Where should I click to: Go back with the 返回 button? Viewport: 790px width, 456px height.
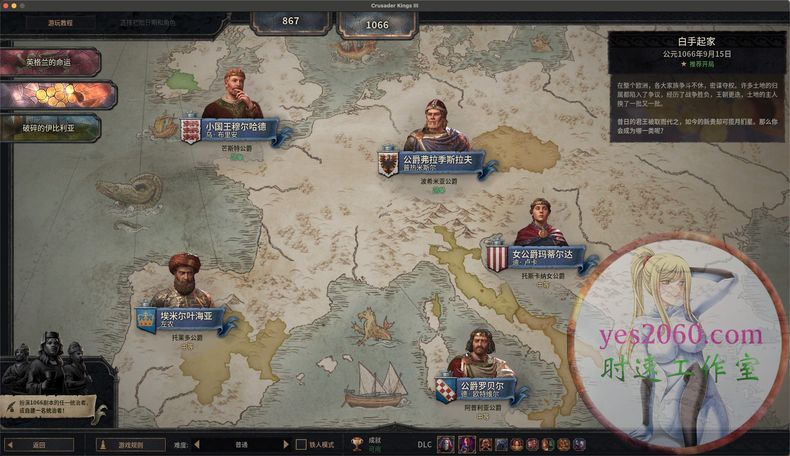39,444
